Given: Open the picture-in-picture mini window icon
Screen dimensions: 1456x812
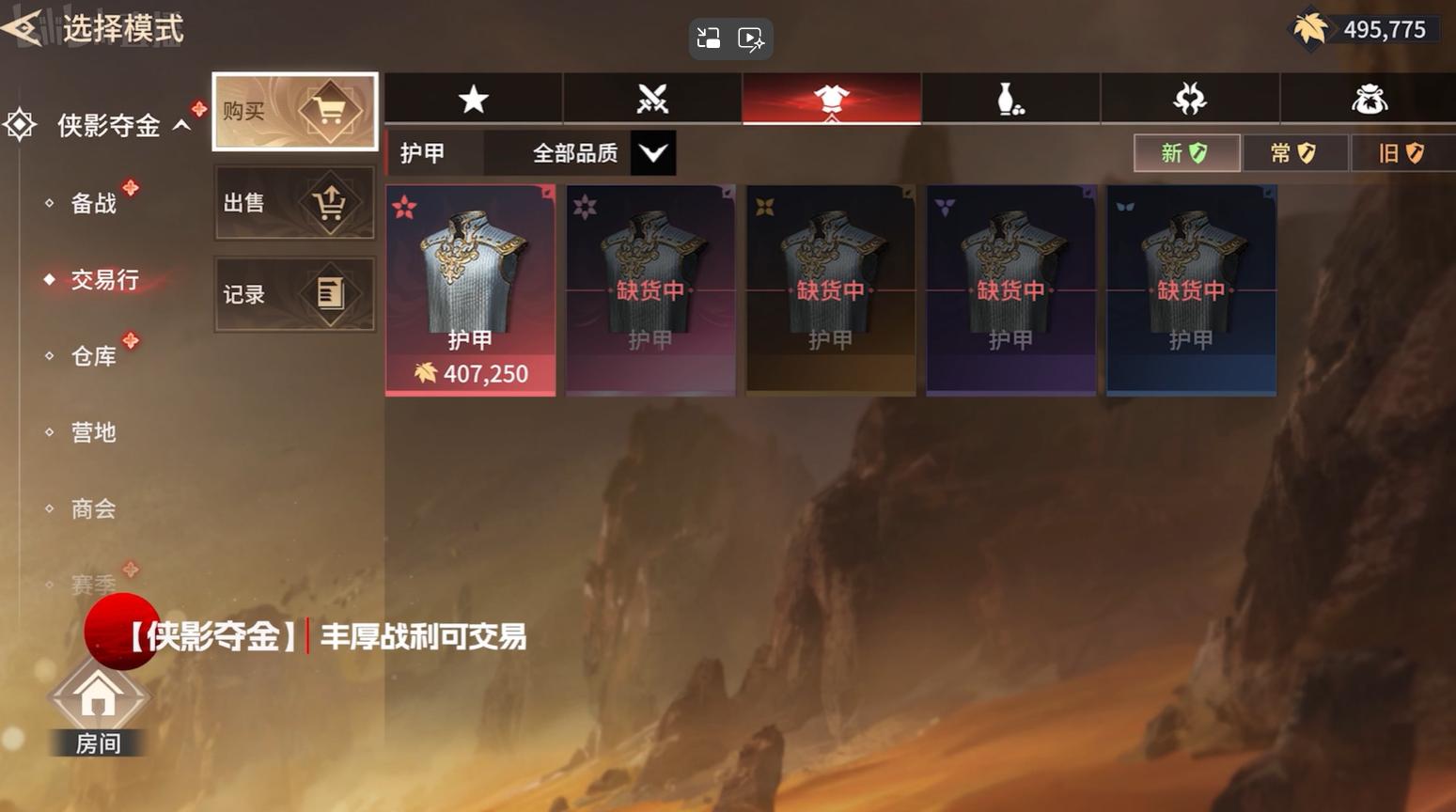Looking at the screenshot, I should [x=709, y=39].
